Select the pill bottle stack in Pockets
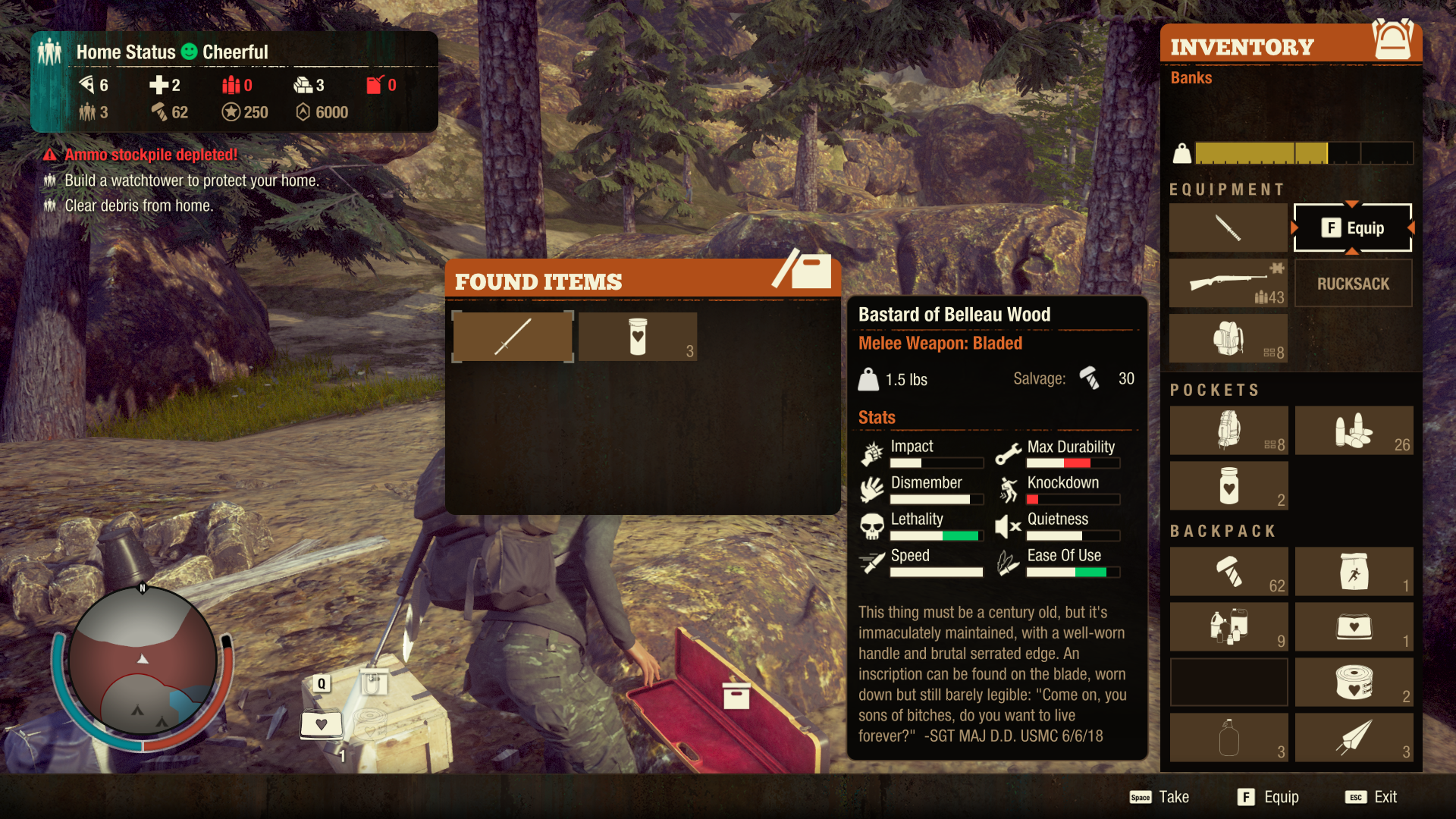 1228,485
